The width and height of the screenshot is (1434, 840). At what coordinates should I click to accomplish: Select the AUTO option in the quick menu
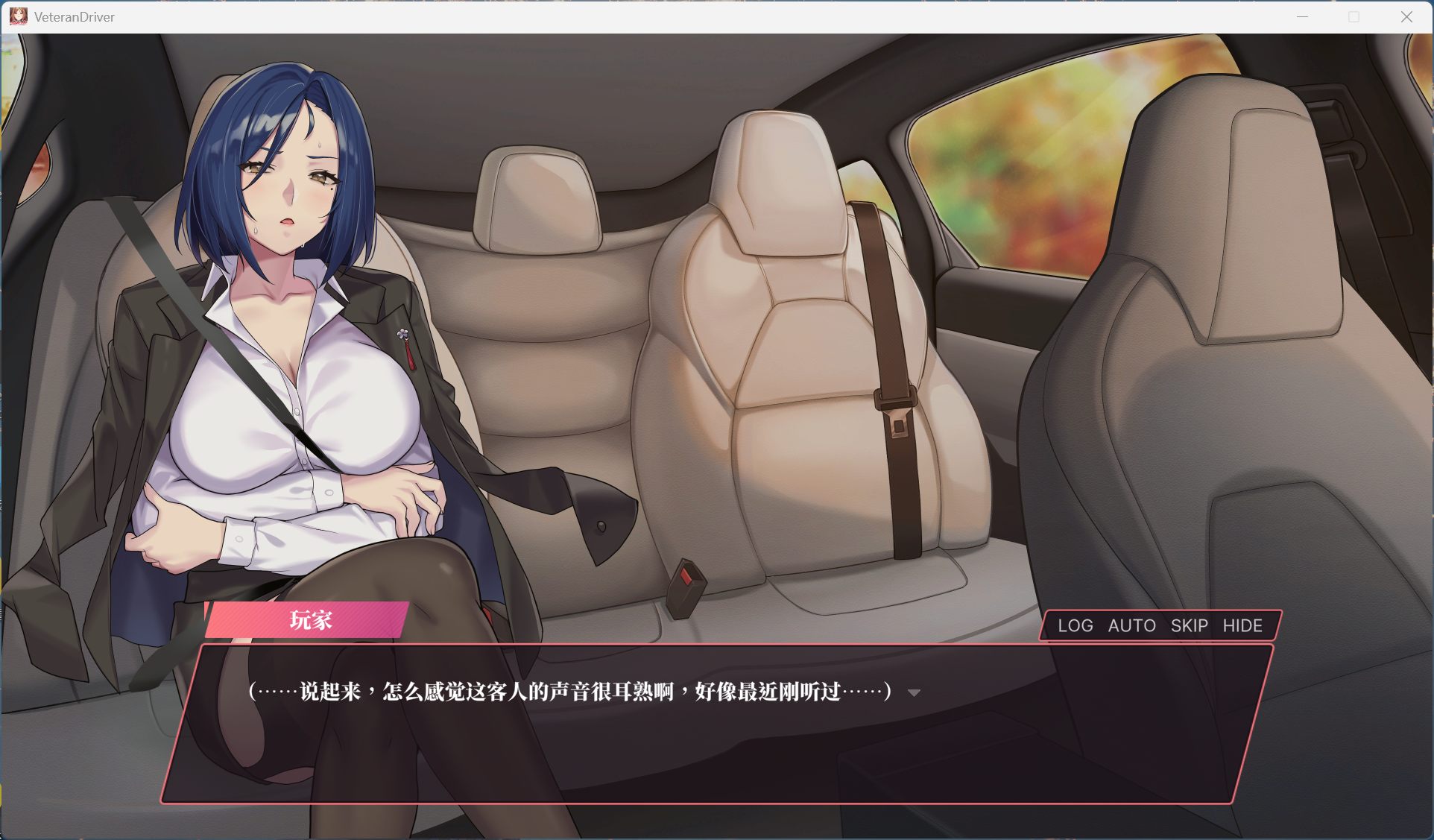pyautogui.click(x=1130, y=626)
